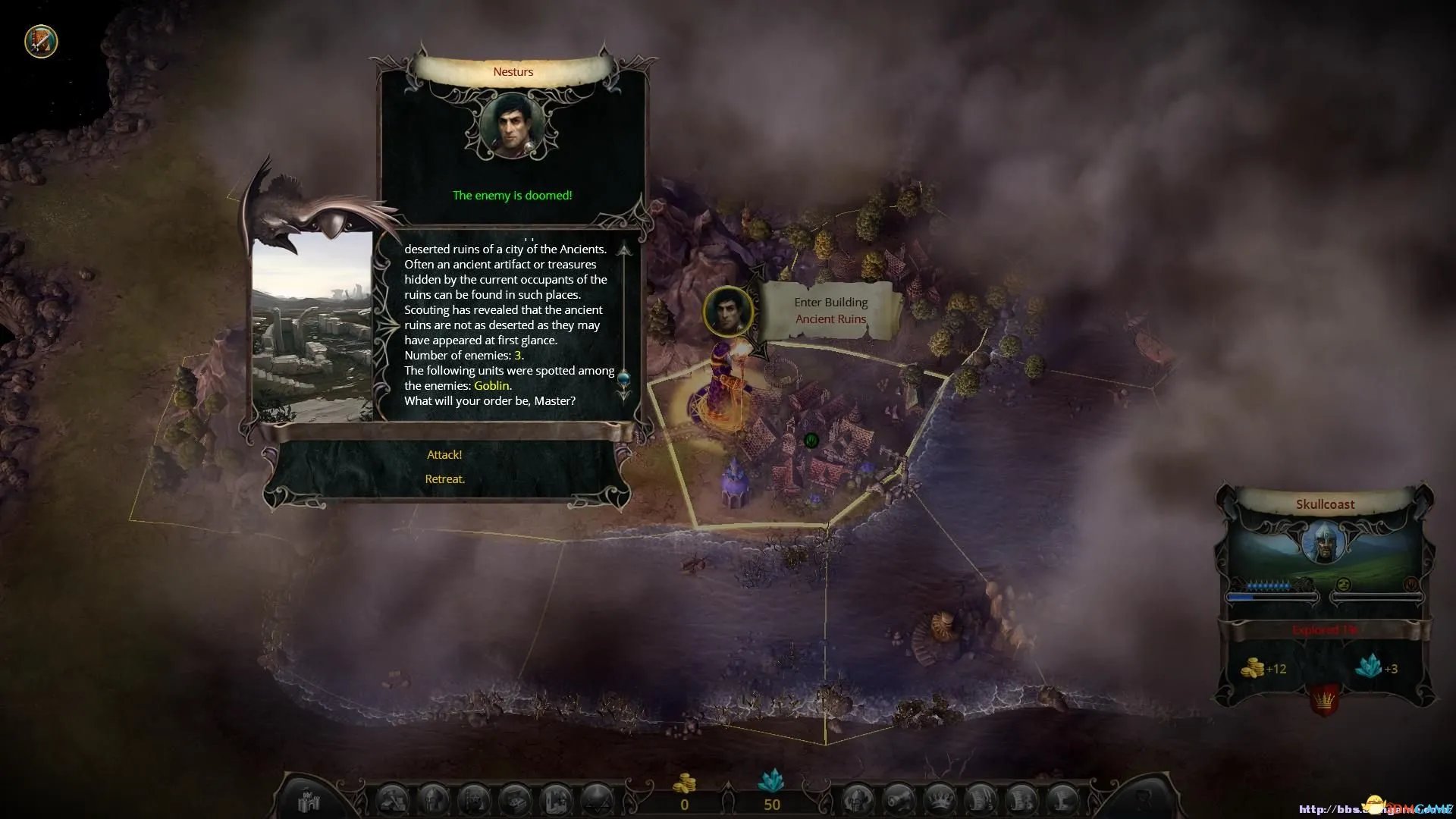Viewport: 1456px width, 819px height.
Task: Click the scroll-down arrow in the ruins description
Action: [x=624, y=395]
